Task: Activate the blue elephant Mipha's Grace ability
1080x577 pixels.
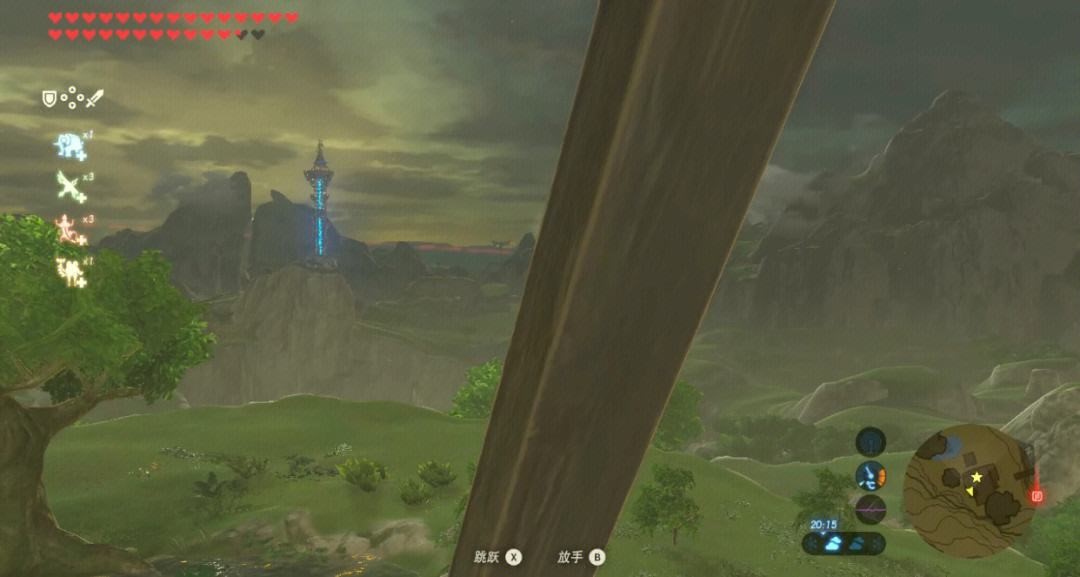Action: click(68, 146)
